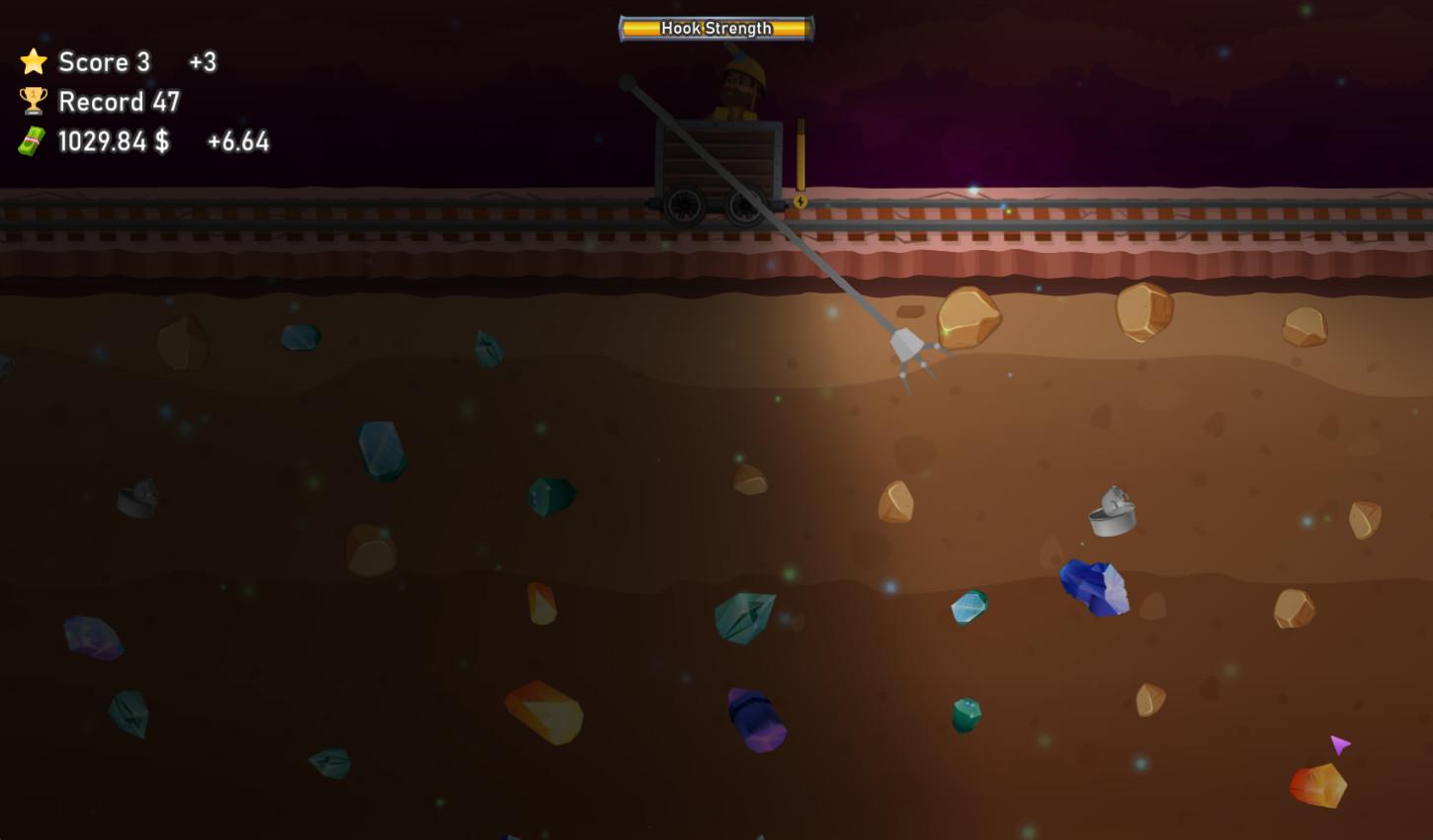1433x840 pixels.
Task: Click the trophy Record icon
Action: [x=33, y=100]
